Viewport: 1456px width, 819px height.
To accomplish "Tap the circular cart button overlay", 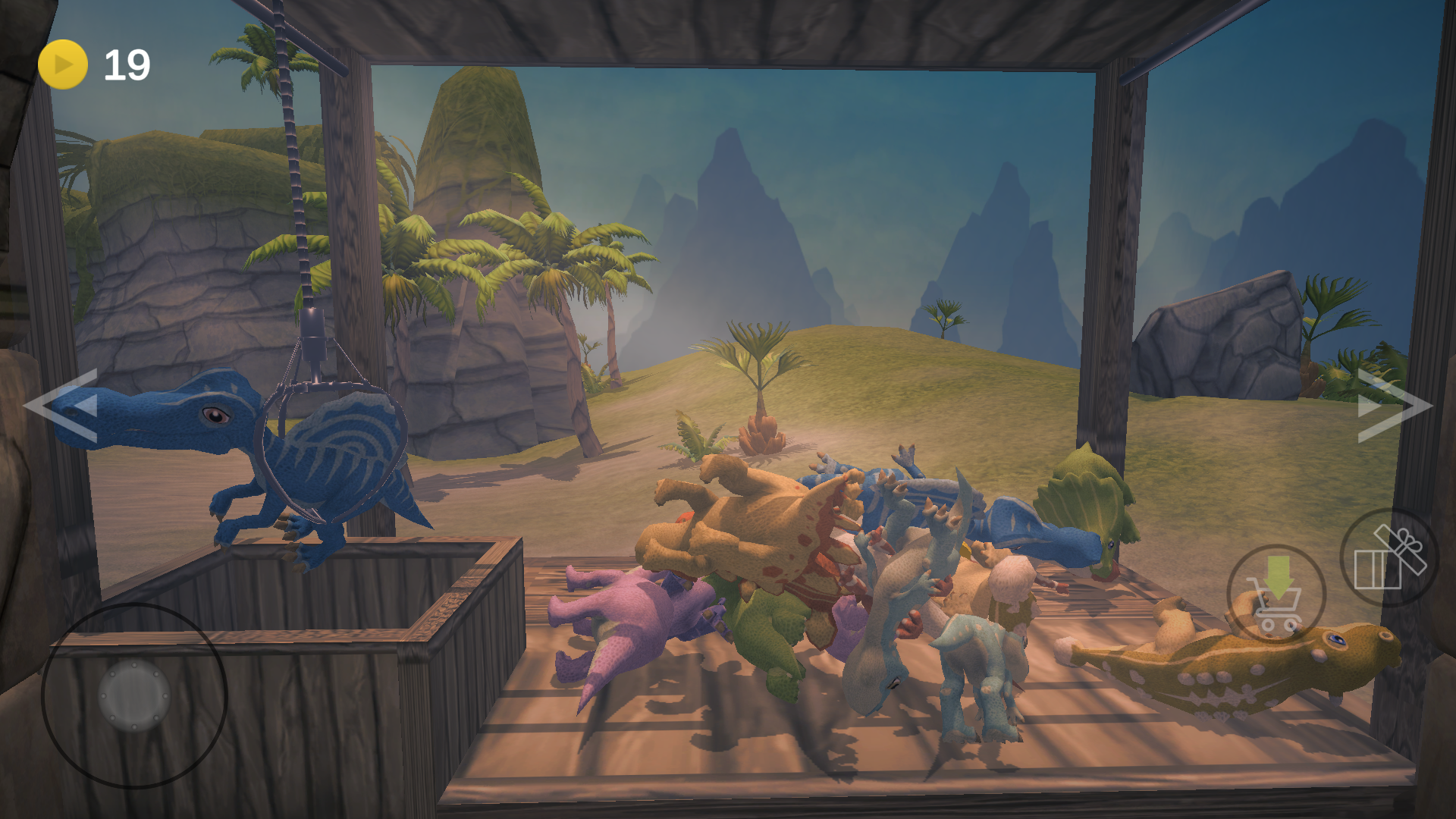I will 1276,594.
